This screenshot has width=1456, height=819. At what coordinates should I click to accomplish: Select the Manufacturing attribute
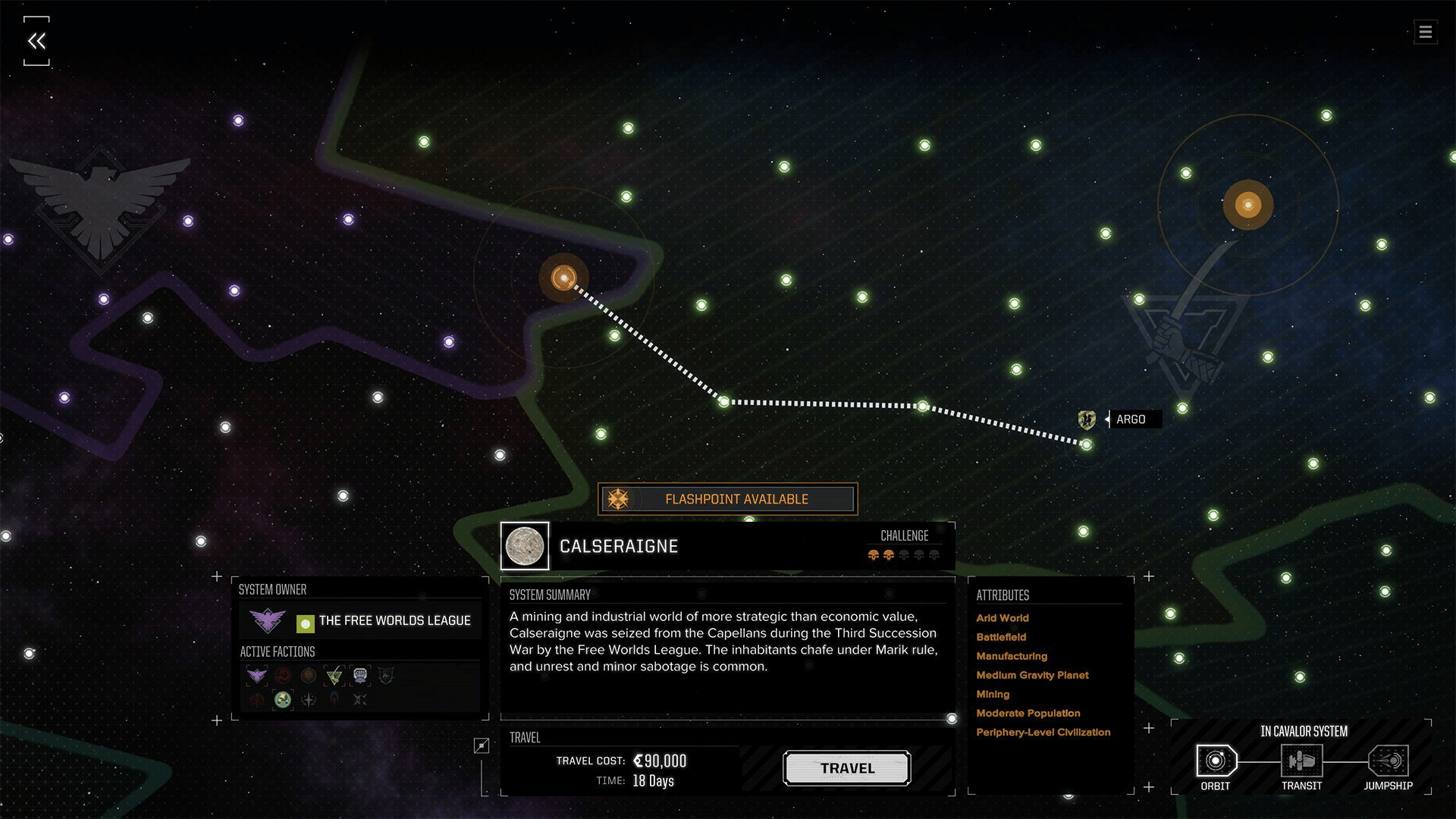[1012, 656]
